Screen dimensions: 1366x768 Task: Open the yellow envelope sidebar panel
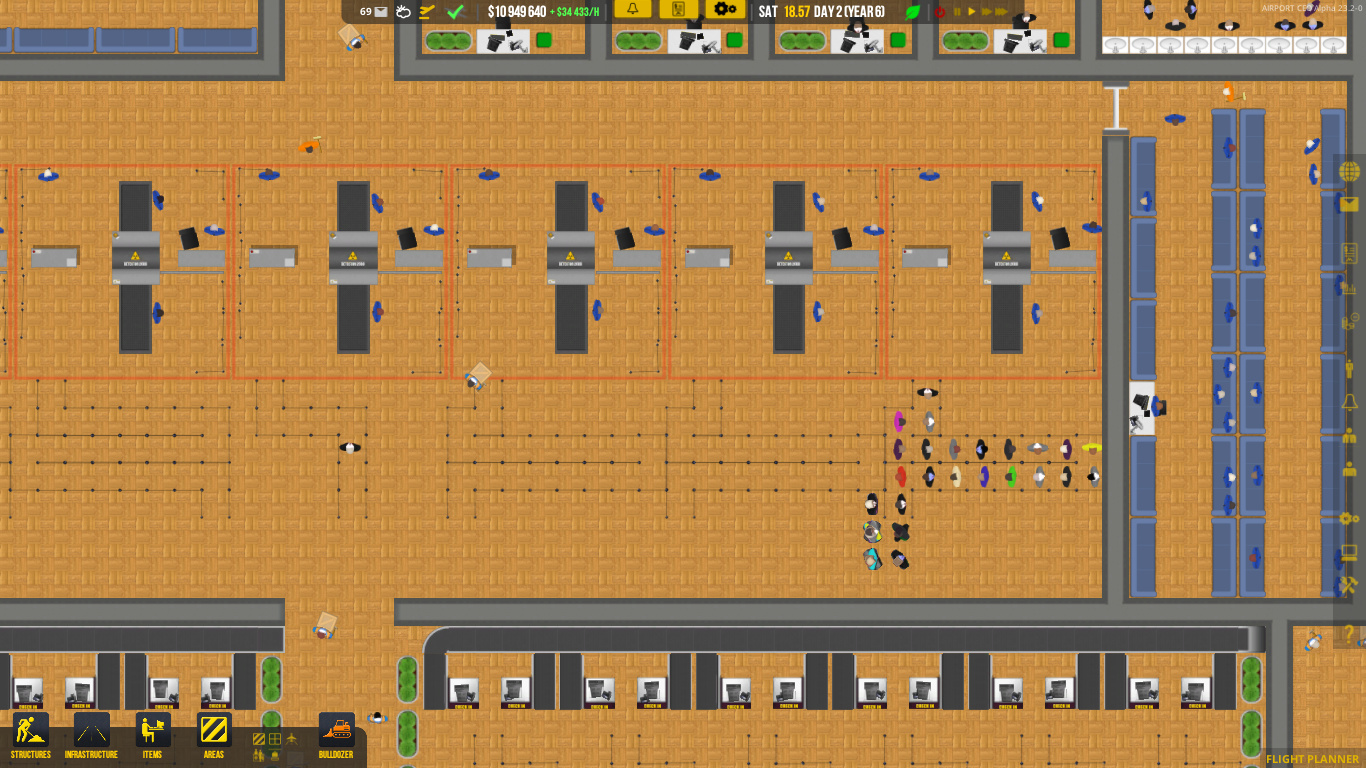click(1349, 205)
